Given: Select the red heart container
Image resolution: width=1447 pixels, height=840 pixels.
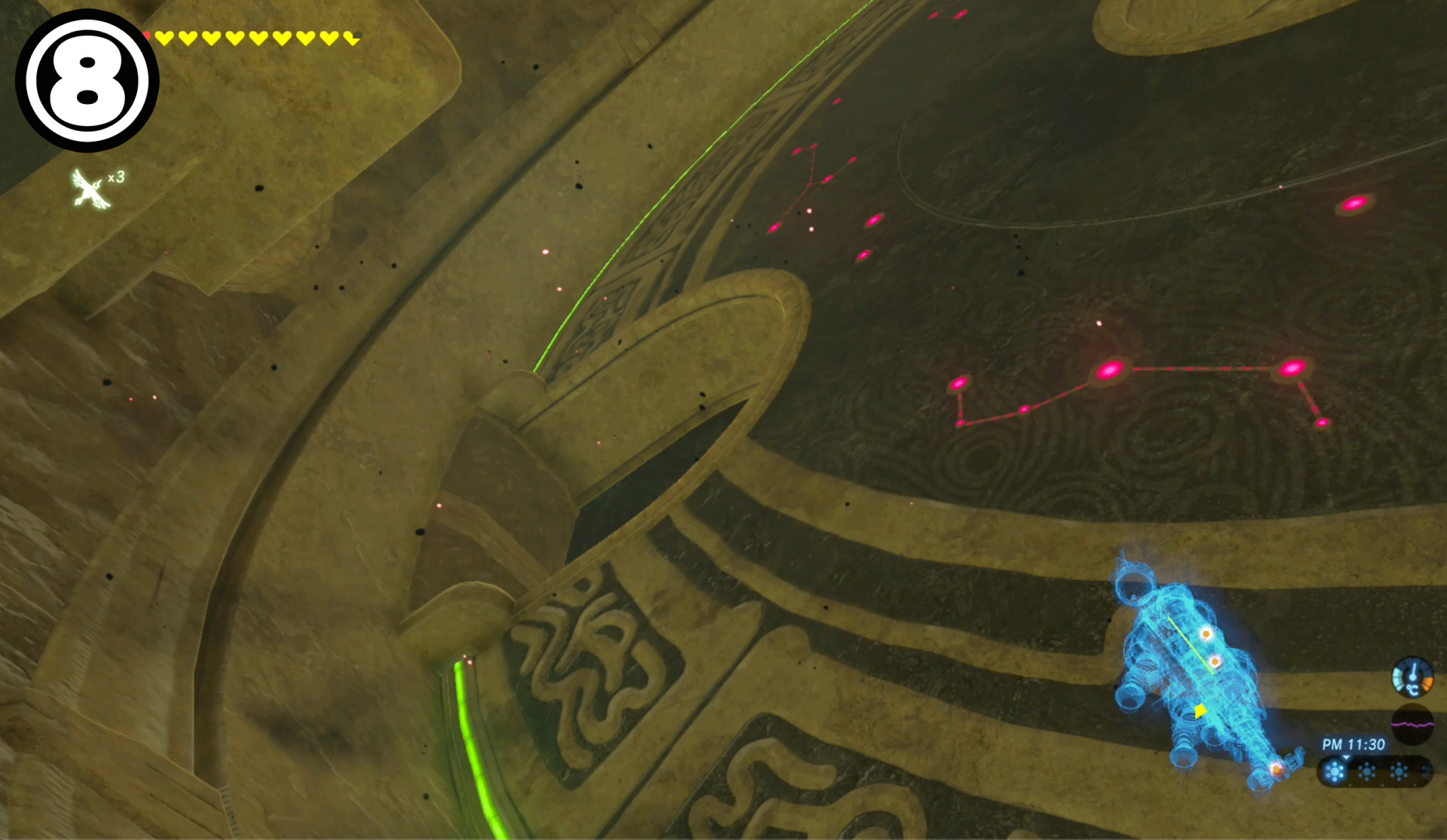Looking at the screenshot, I should pyautogui.click(x=147, y=35).
